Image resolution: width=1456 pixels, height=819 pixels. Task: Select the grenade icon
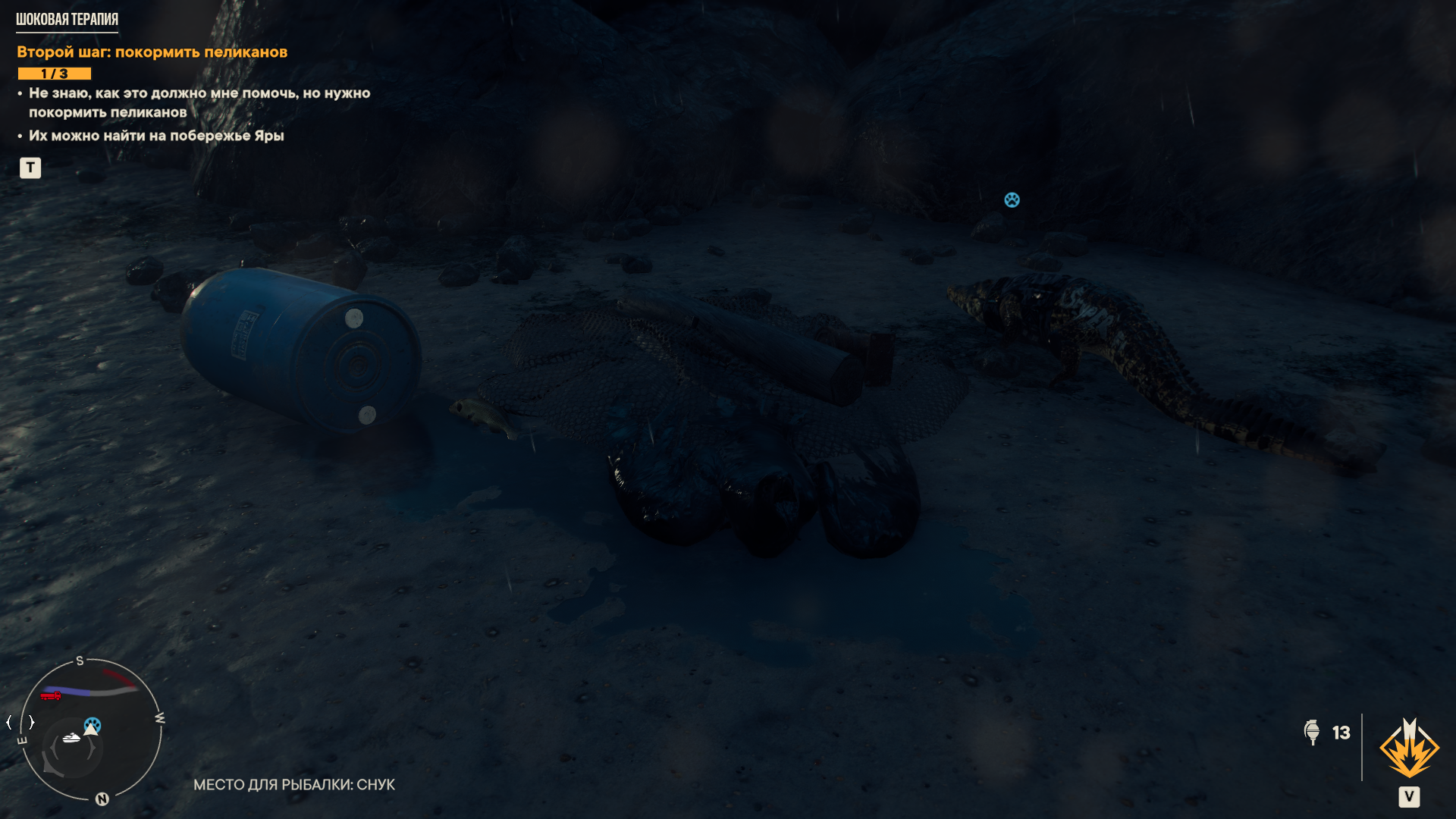(1312, 733)
